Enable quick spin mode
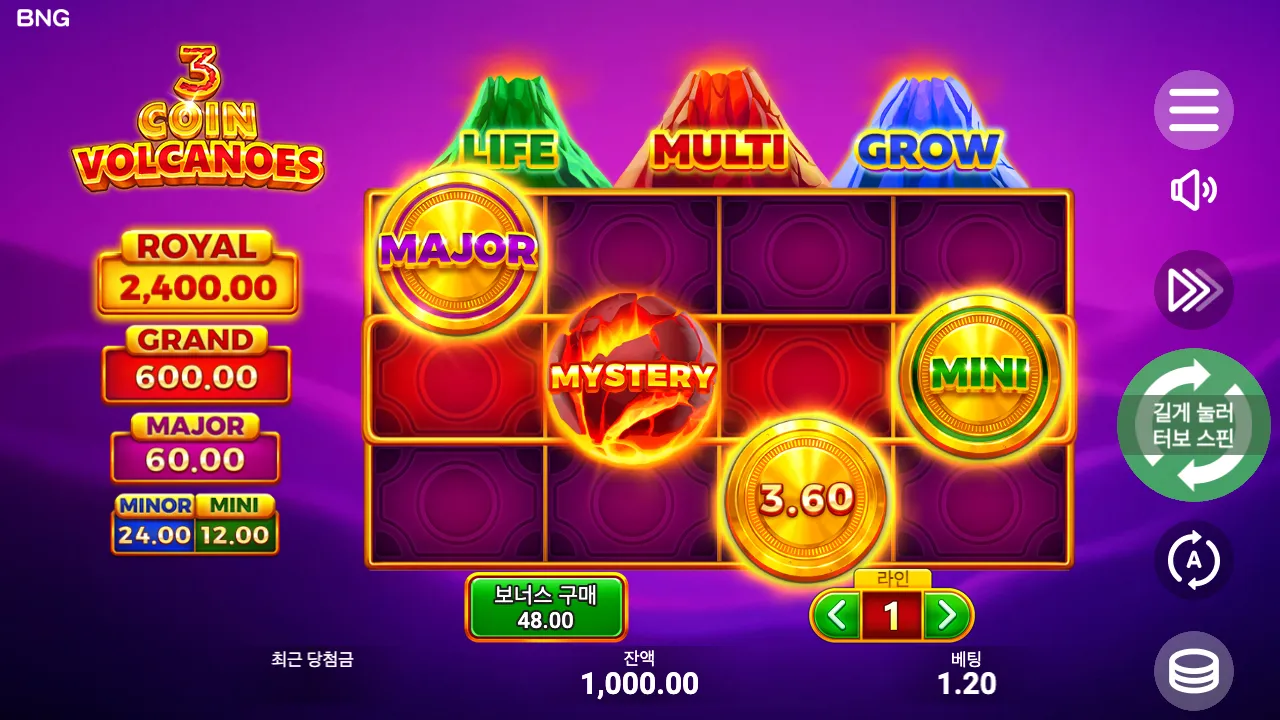Image resolution: width=1280 pixels, height=720 pixels. coord(1194,290)
